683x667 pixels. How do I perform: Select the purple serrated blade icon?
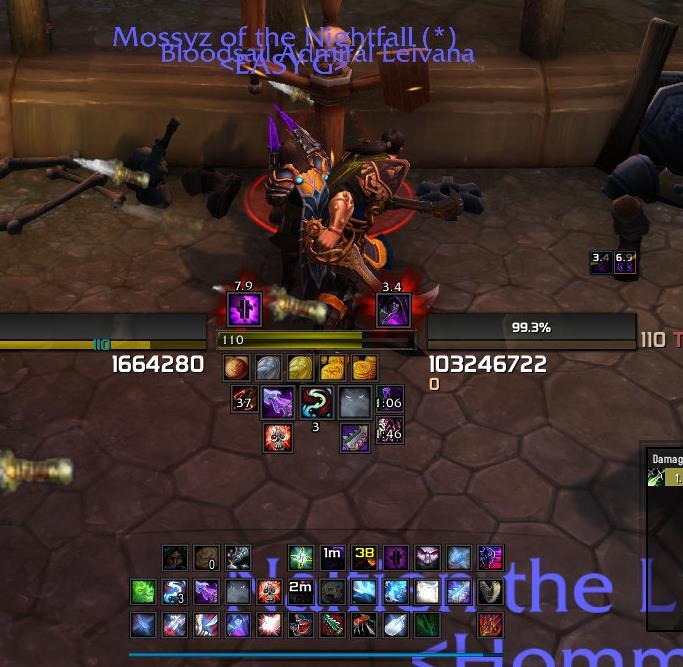355,438
